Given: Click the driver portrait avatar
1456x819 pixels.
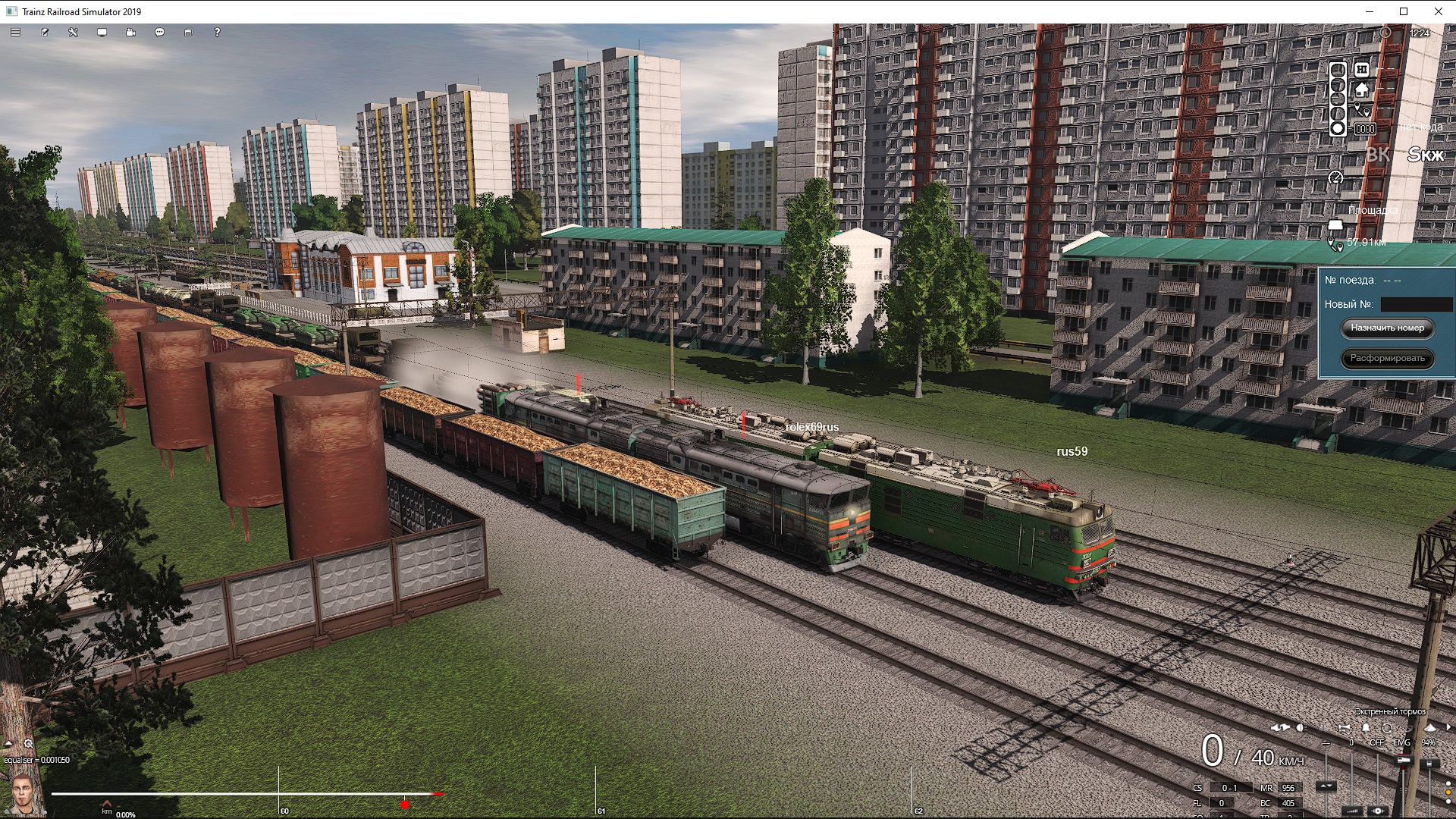Looking at the screenshot, I should [22, 793].
